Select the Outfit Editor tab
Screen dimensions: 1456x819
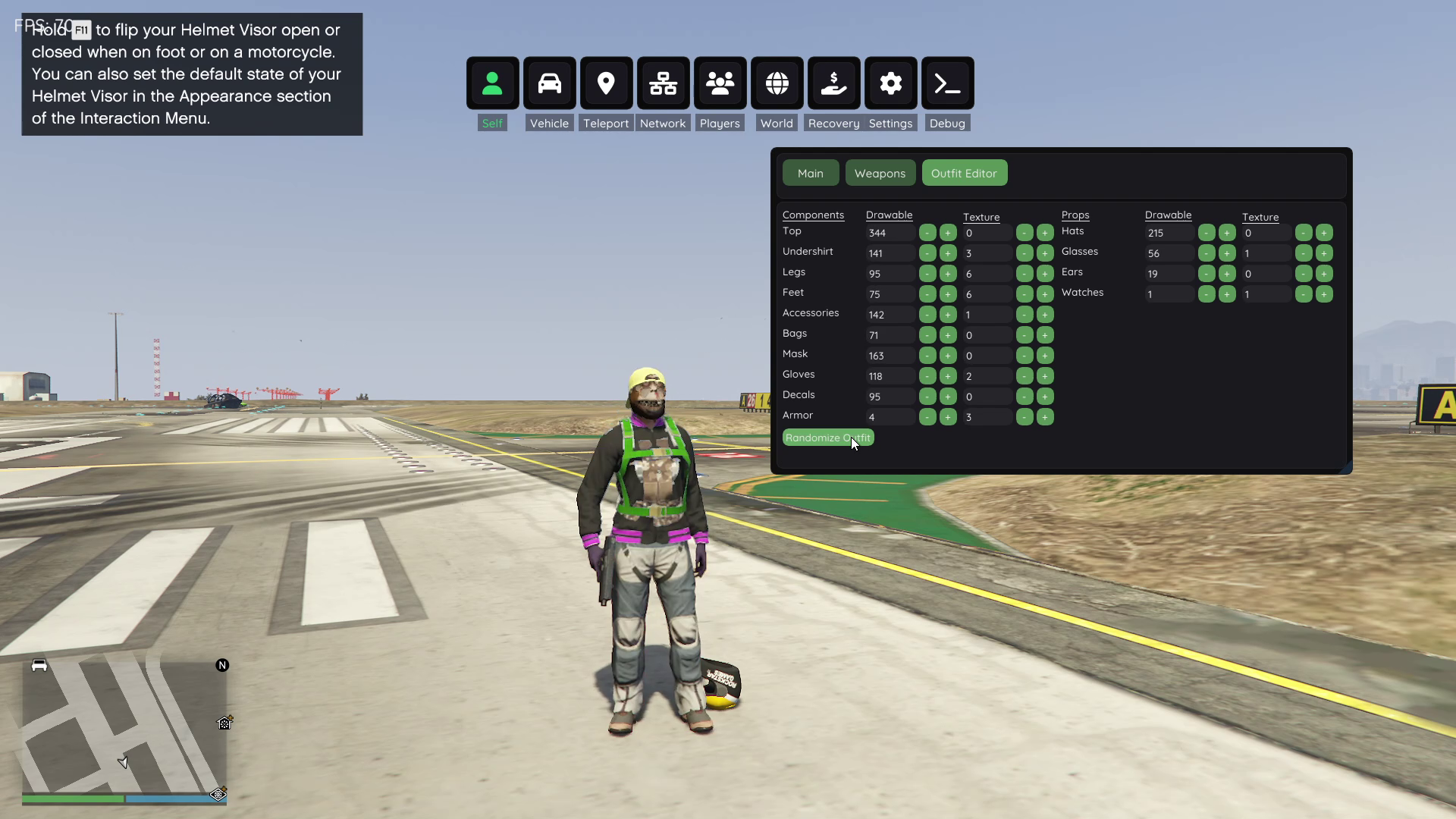(964, 174)
